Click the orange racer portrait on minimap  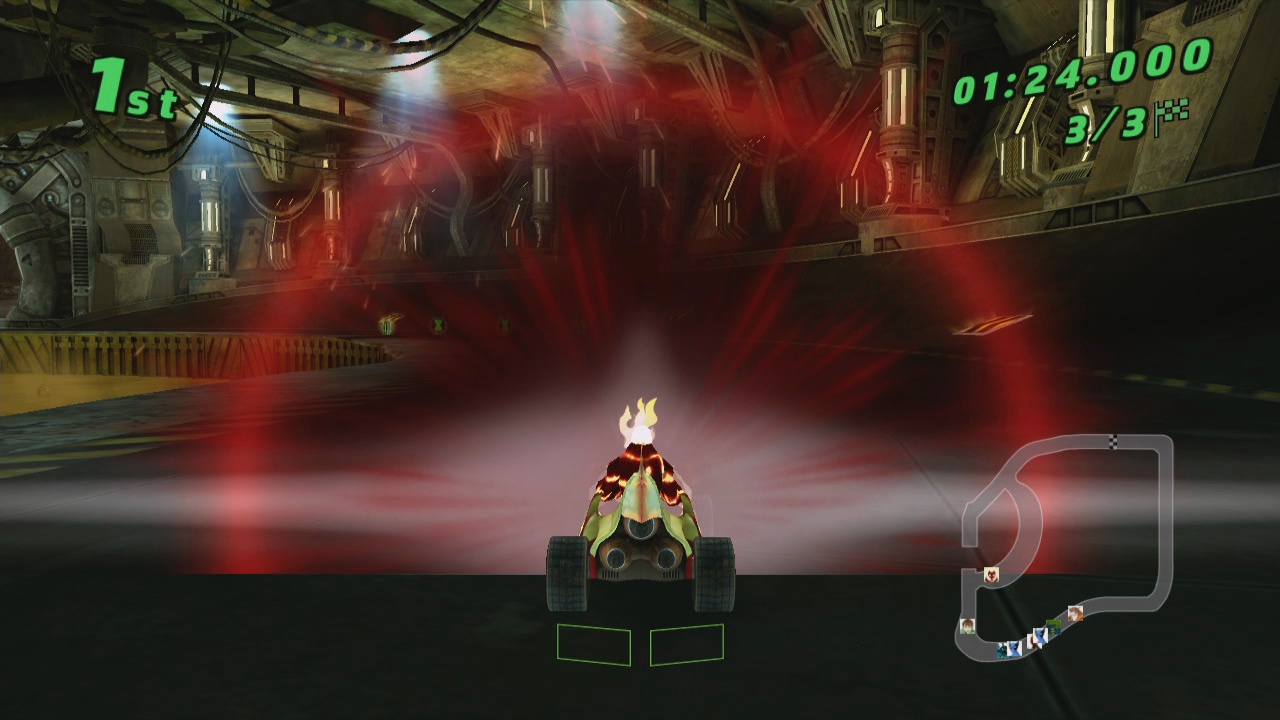[x=1076, y=613]
